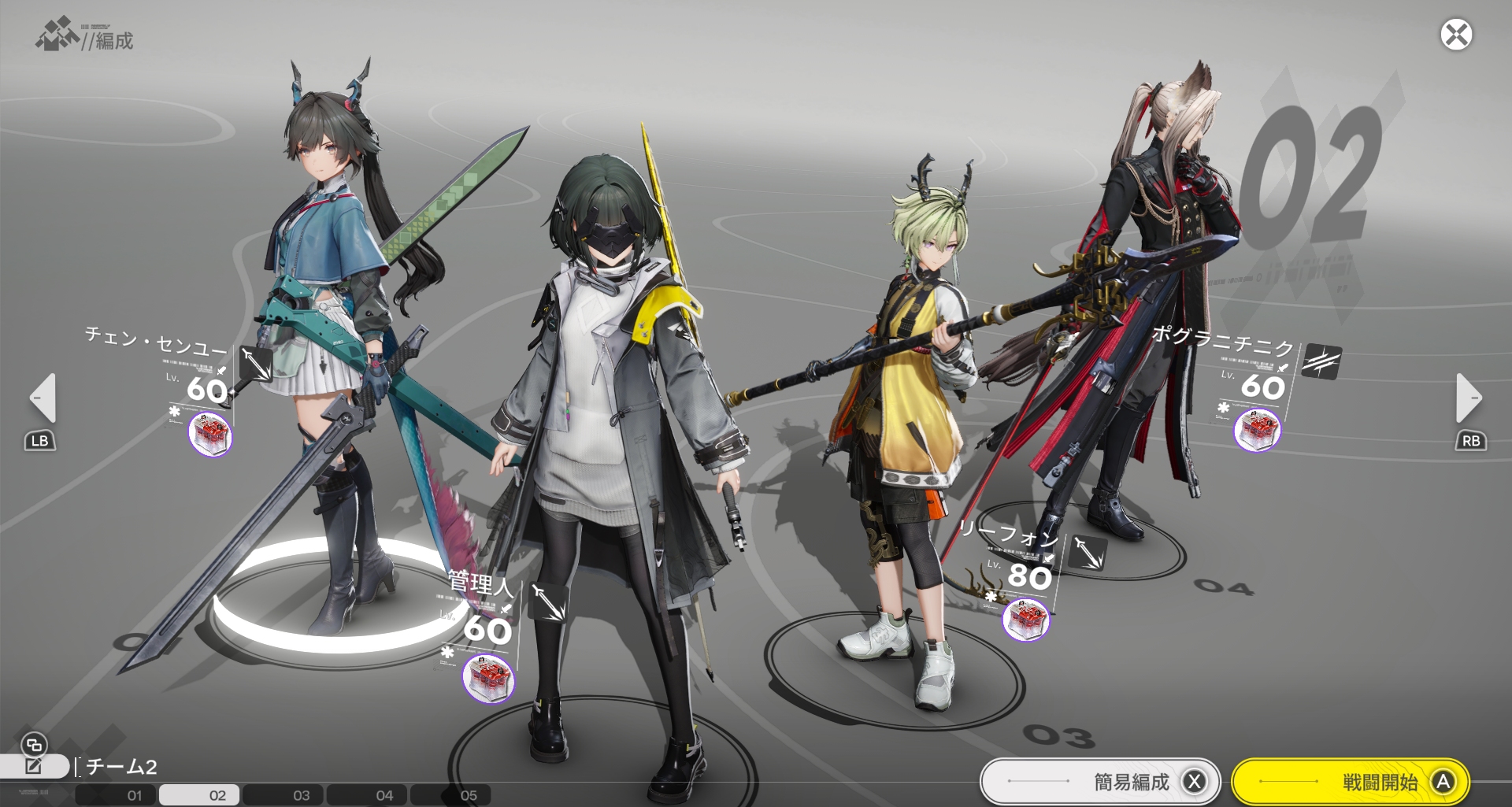Go to previous team with left arrow
The height and width of the screenshot is (807, 1512).
[x=43, y=398]
